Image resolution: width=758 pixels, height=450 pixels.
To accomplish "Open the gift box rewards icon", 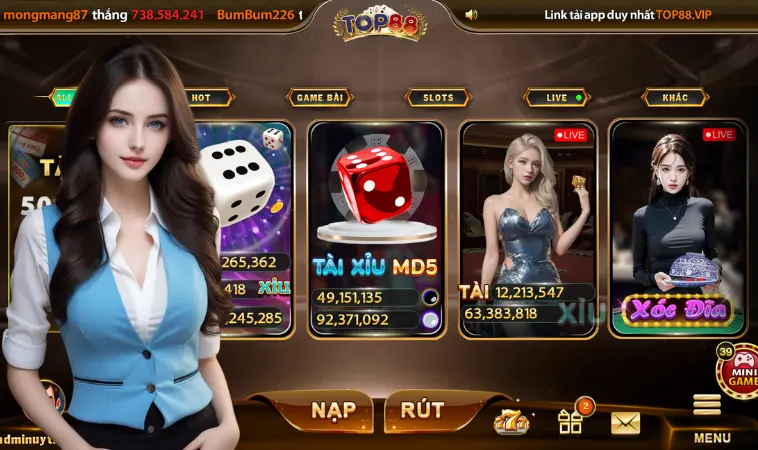I will pyautogui.click(x=571, y=420).
